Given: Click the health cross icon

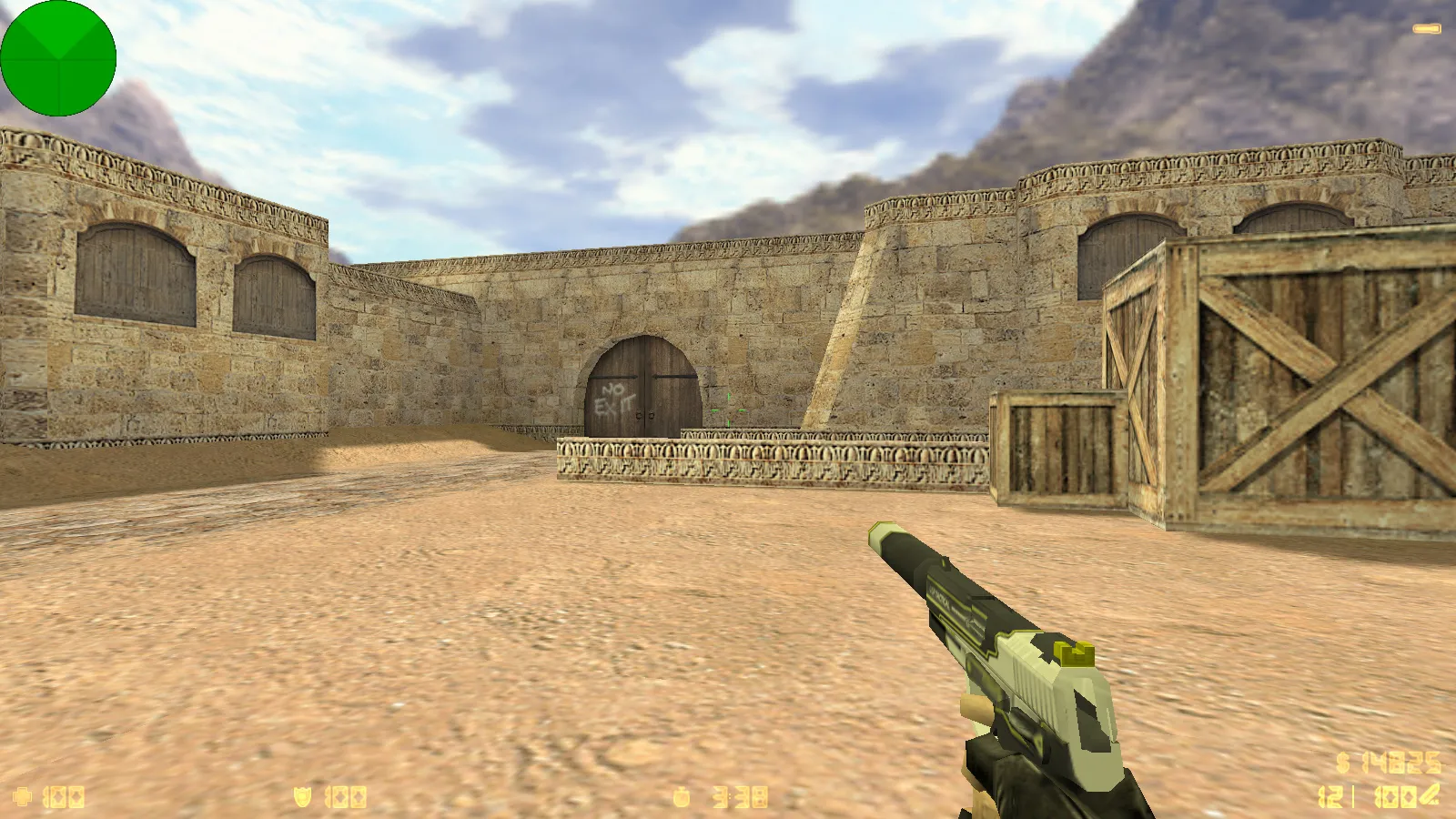Looking at the screenshot, I should 23,795.
